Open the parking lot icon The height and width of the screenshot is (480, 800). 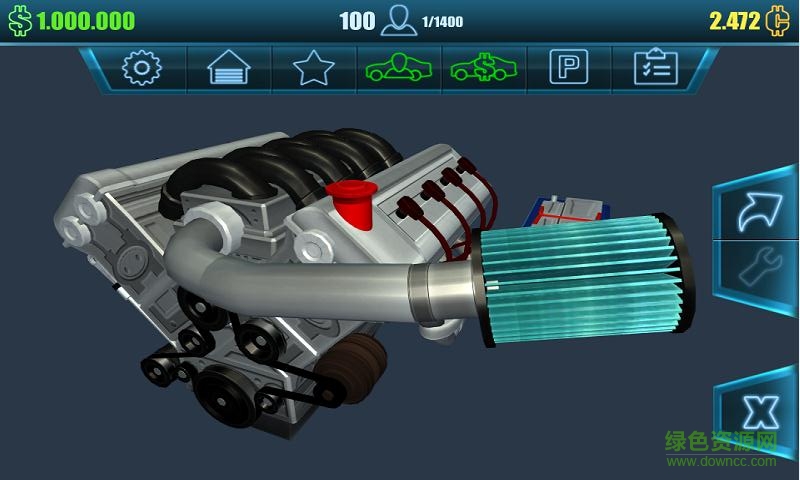tap(568, 68)
